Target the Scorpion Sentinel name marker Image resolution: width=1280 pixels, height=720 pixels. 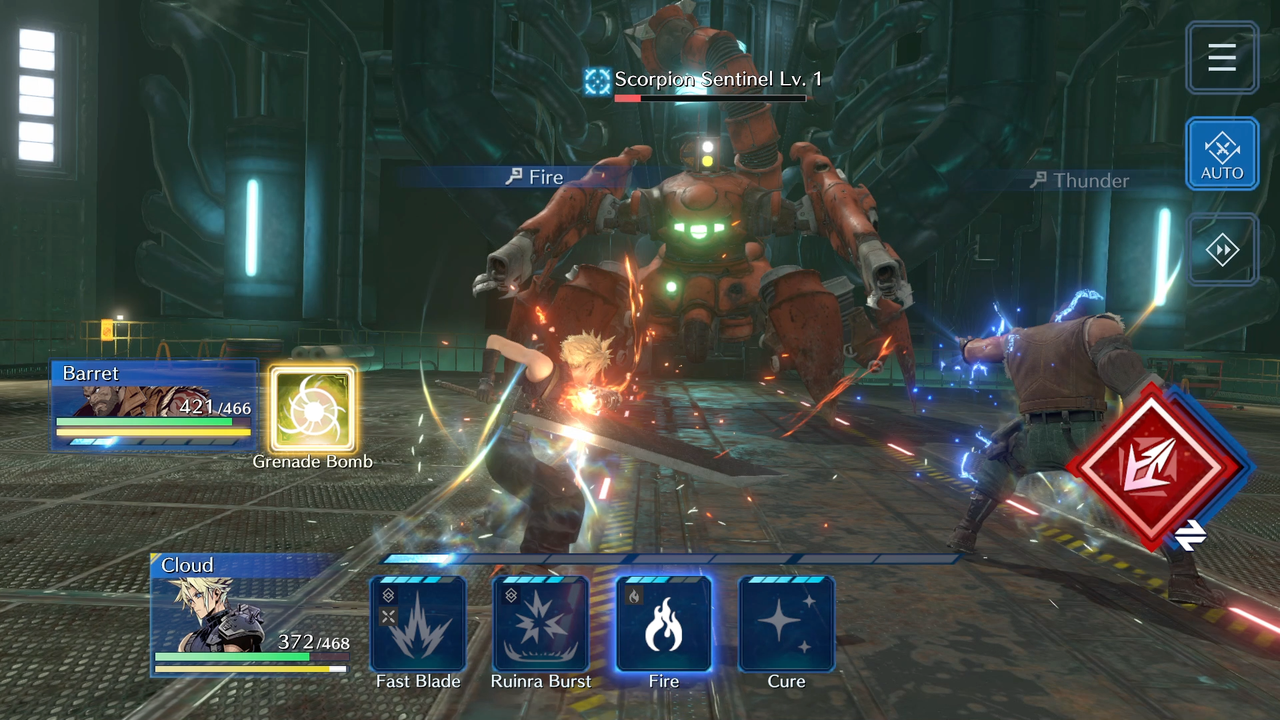pos(704,80)
